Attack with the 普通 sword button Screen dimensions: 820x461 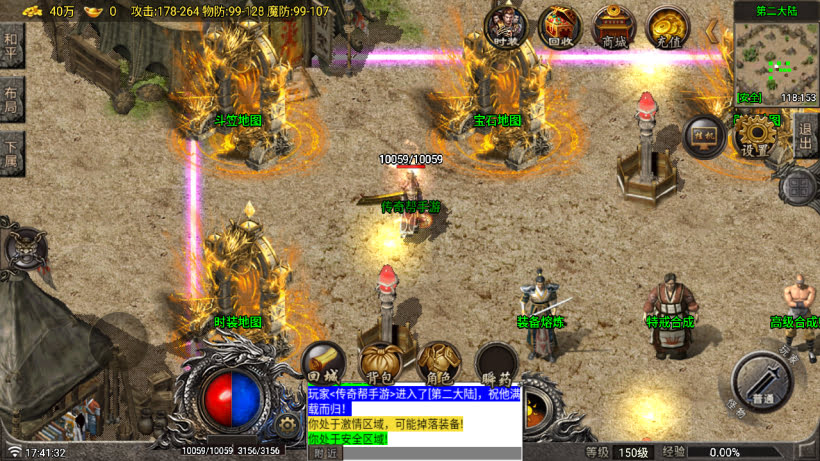tap(764, 382)
